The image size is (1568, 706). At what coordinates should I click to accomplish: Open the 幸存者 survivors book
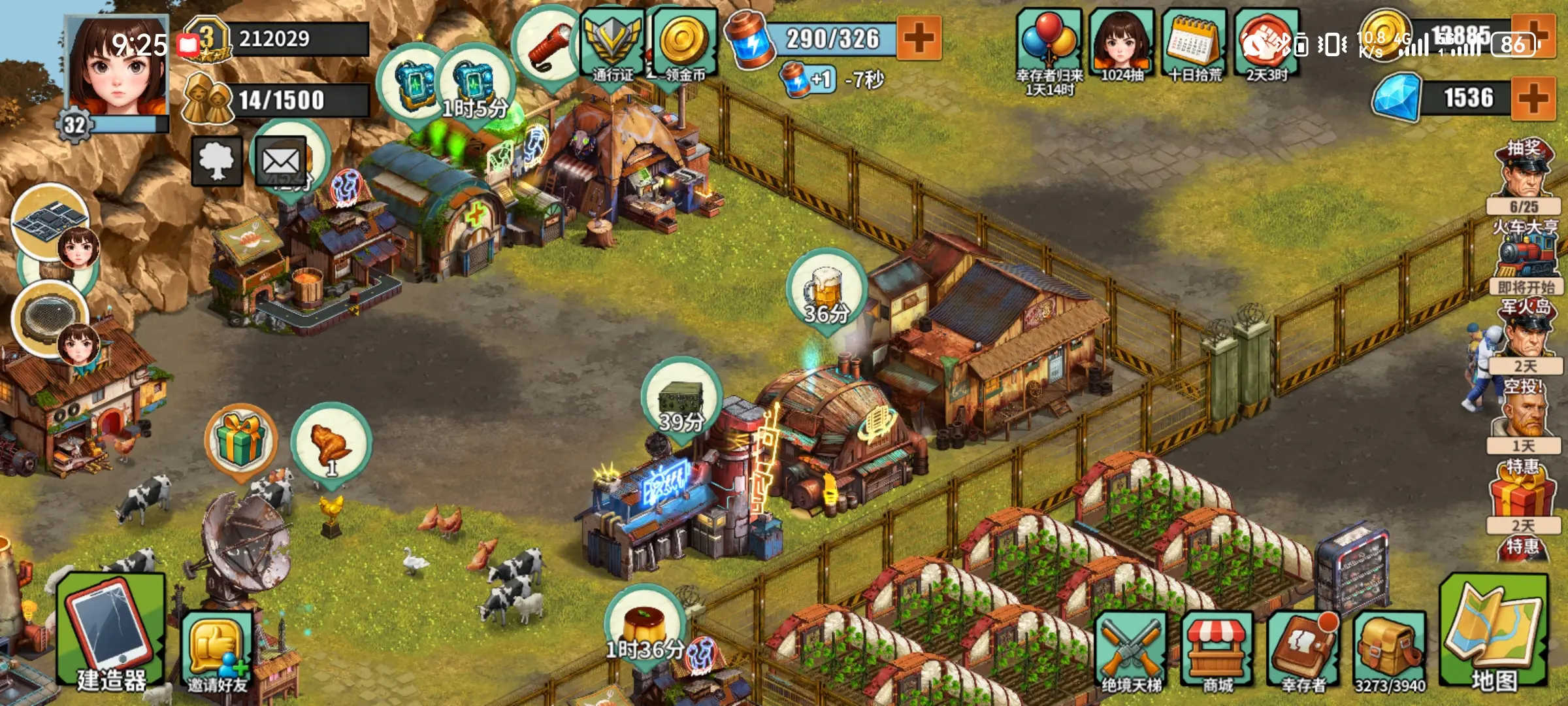(x=1303, y=651)
